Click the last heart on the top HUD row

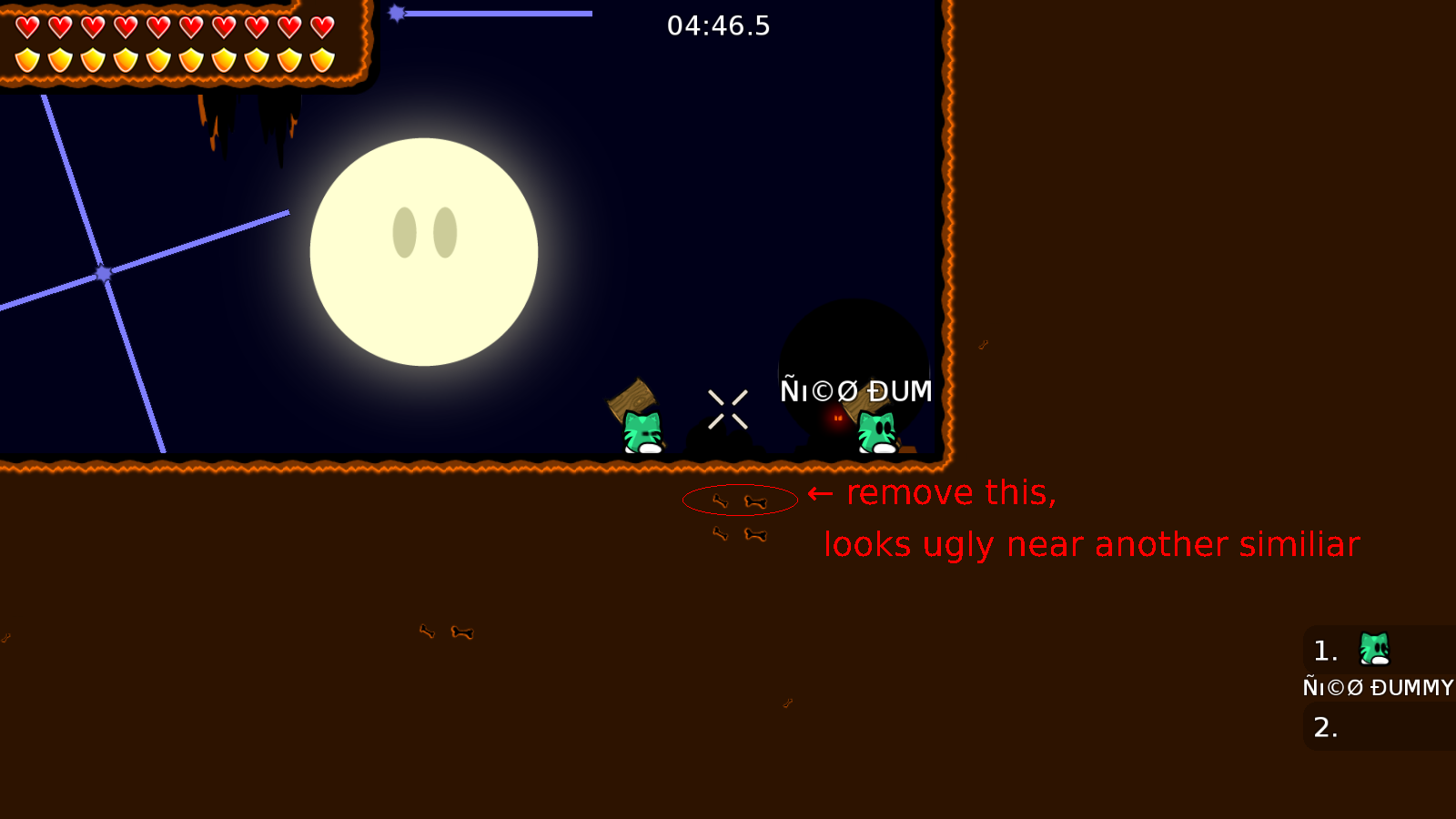click(320, 25)
